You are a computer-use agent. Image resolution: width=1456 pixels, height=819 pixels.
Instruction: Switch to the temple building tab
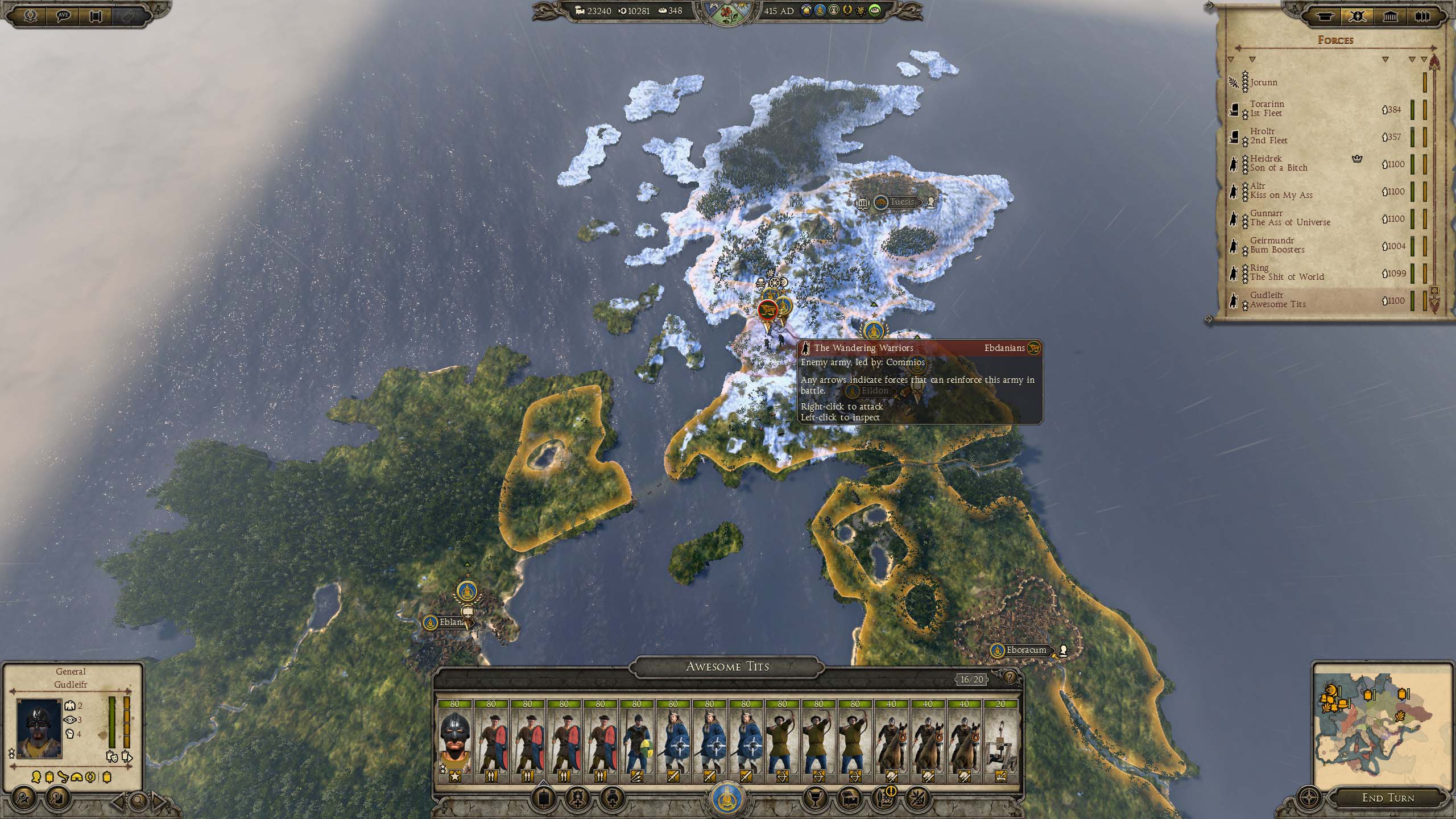1390,16
